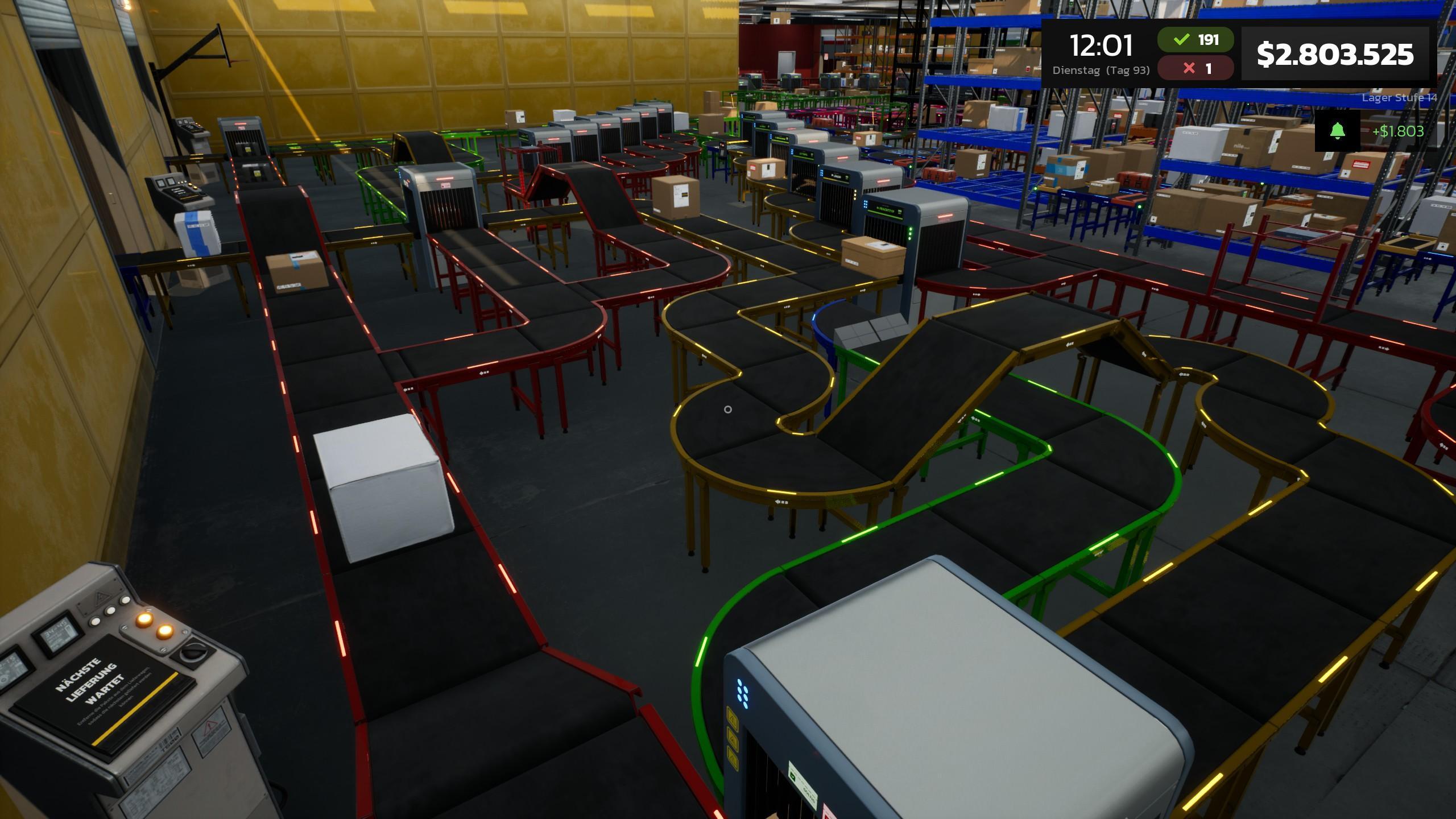Image resolution: width=1456 pixels, height=819 pixels.
Task: Open the Dienstag (Tag 93) date display
Action: point(1102,70)
